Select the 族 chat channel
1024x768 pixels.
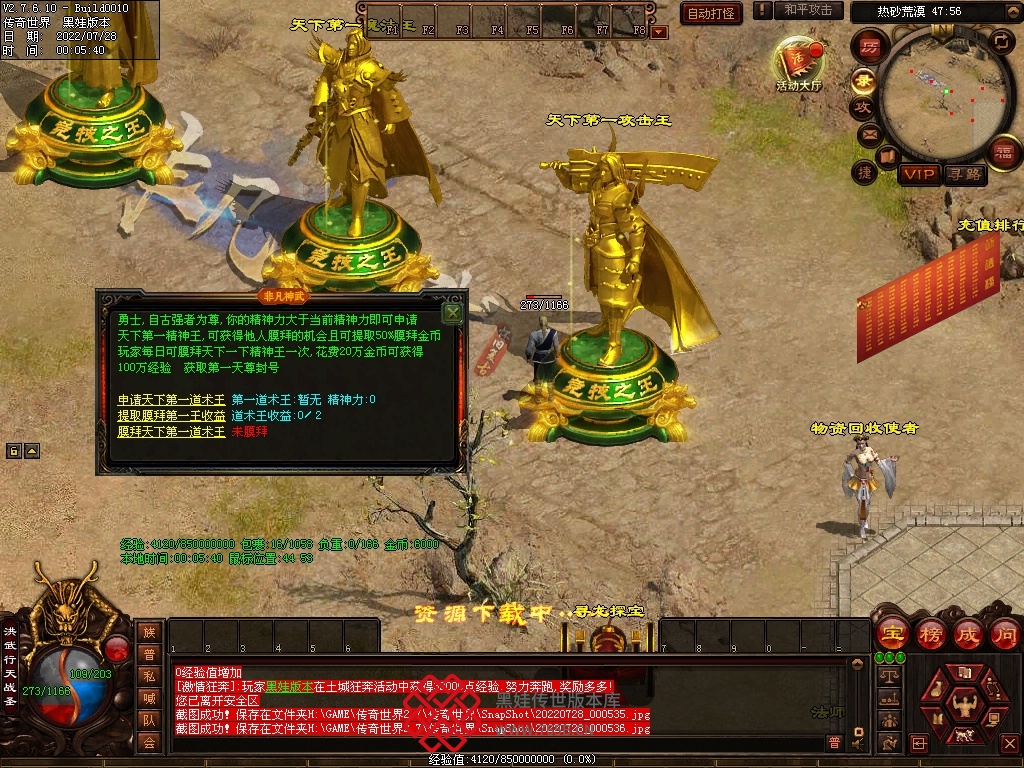(149, 632)
